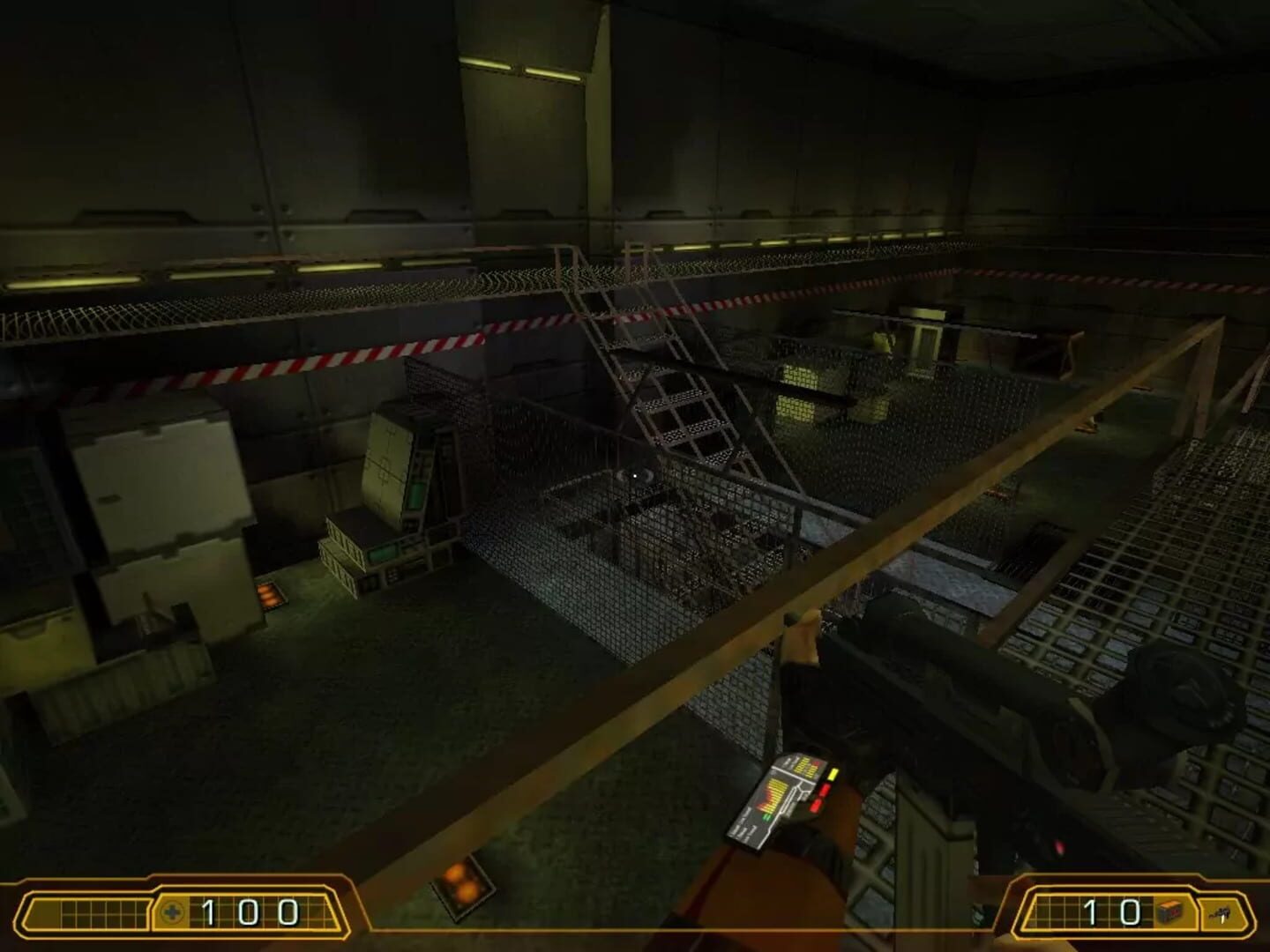
Task: Click the crosshair dot at screen center
Action: tap(635, 476)
